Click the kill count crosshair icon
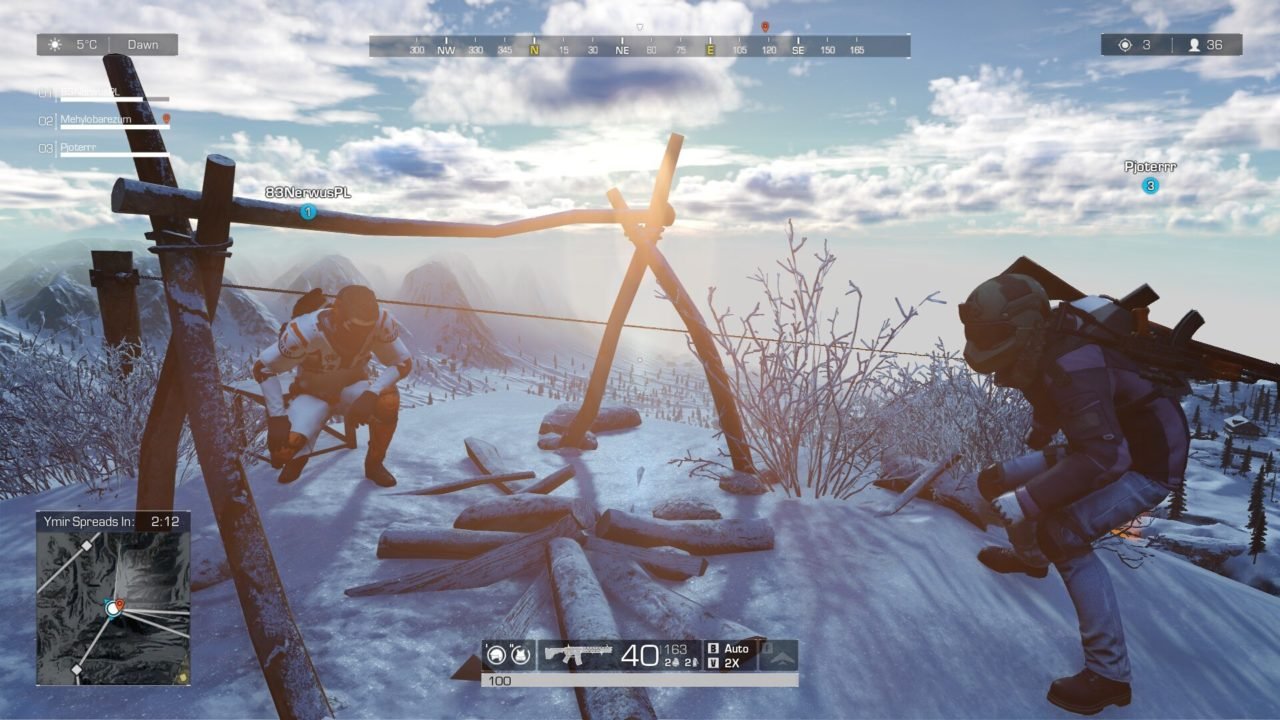The image size is (1280, 720). coord(1124,45)
